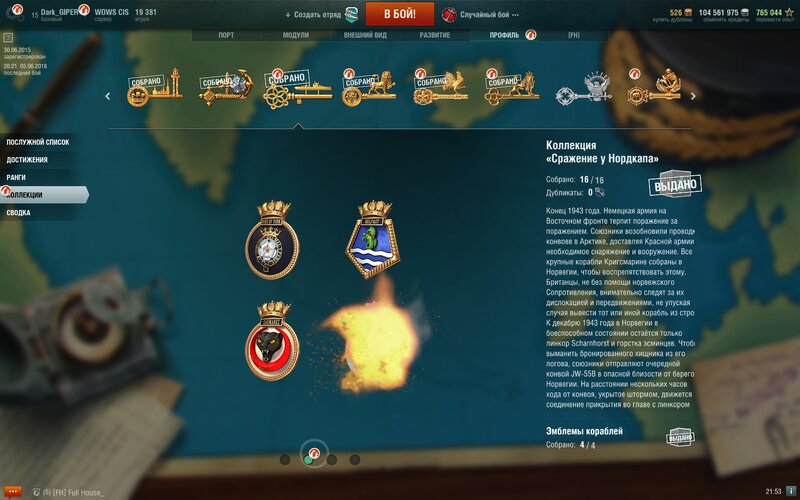Click Создать отряд to form a division
This screenshot has height=500, width=800.
(314, 15)
